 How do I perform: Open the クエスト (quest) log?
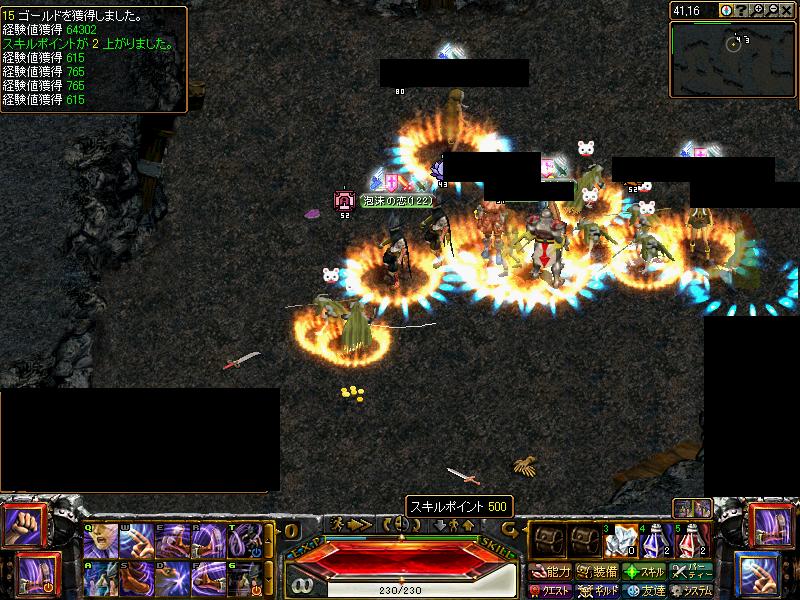pos(549,590)
